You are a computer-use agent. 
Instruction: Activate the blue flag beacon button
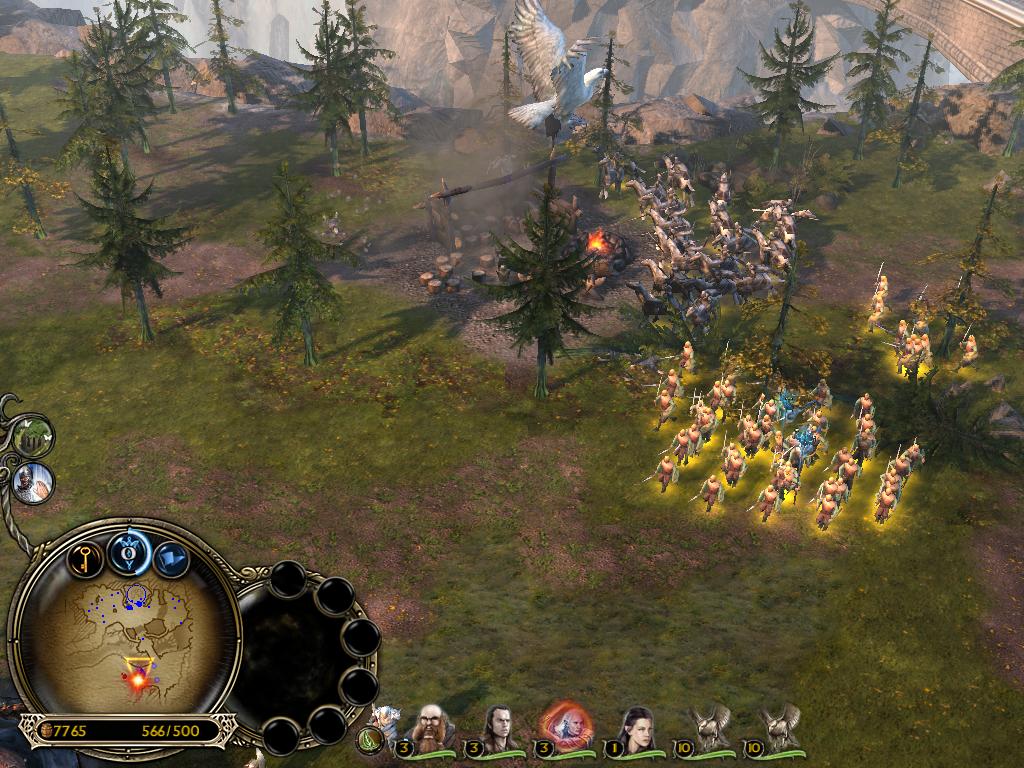click(x=172, y=559)
